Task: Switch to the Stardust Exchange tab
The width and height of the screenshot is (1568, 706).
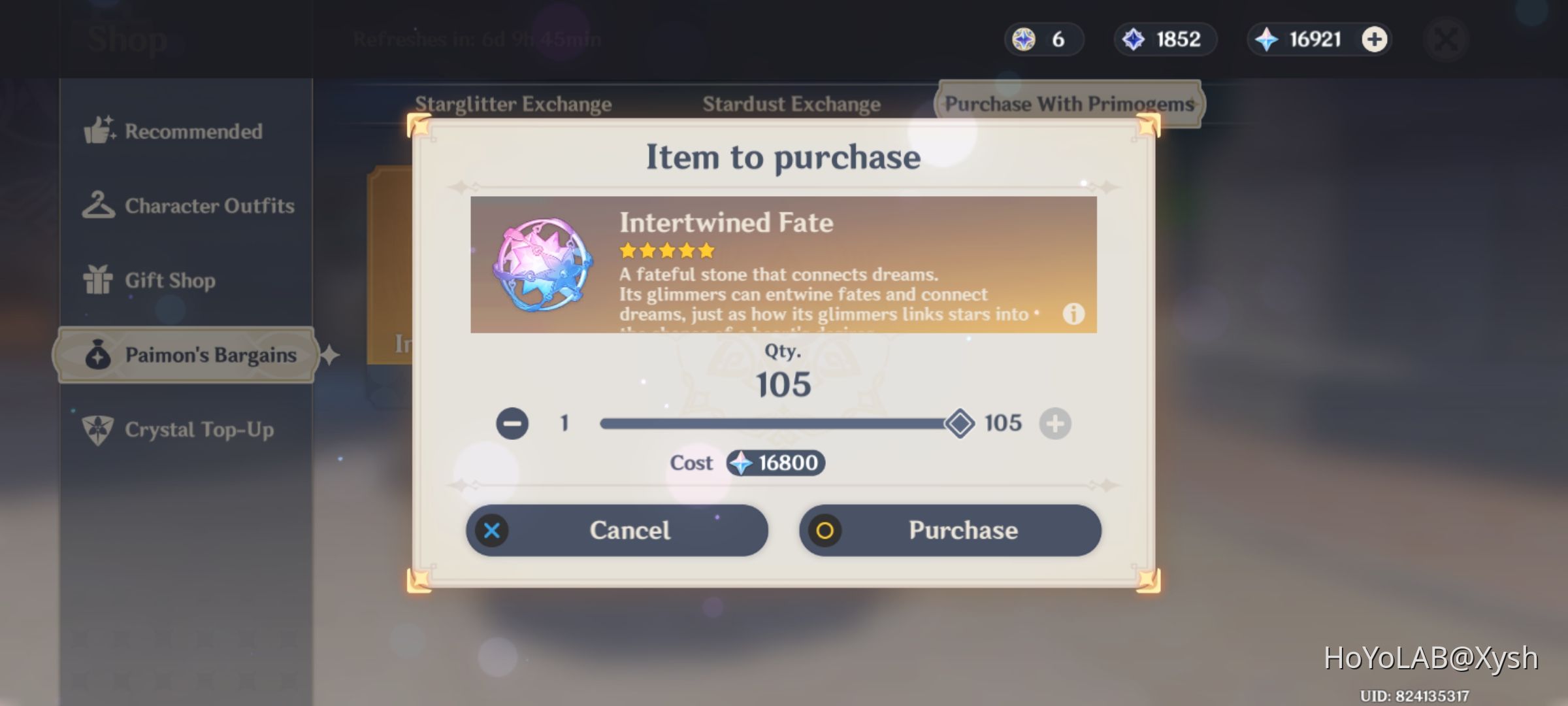Action: [x=791, y=103]
